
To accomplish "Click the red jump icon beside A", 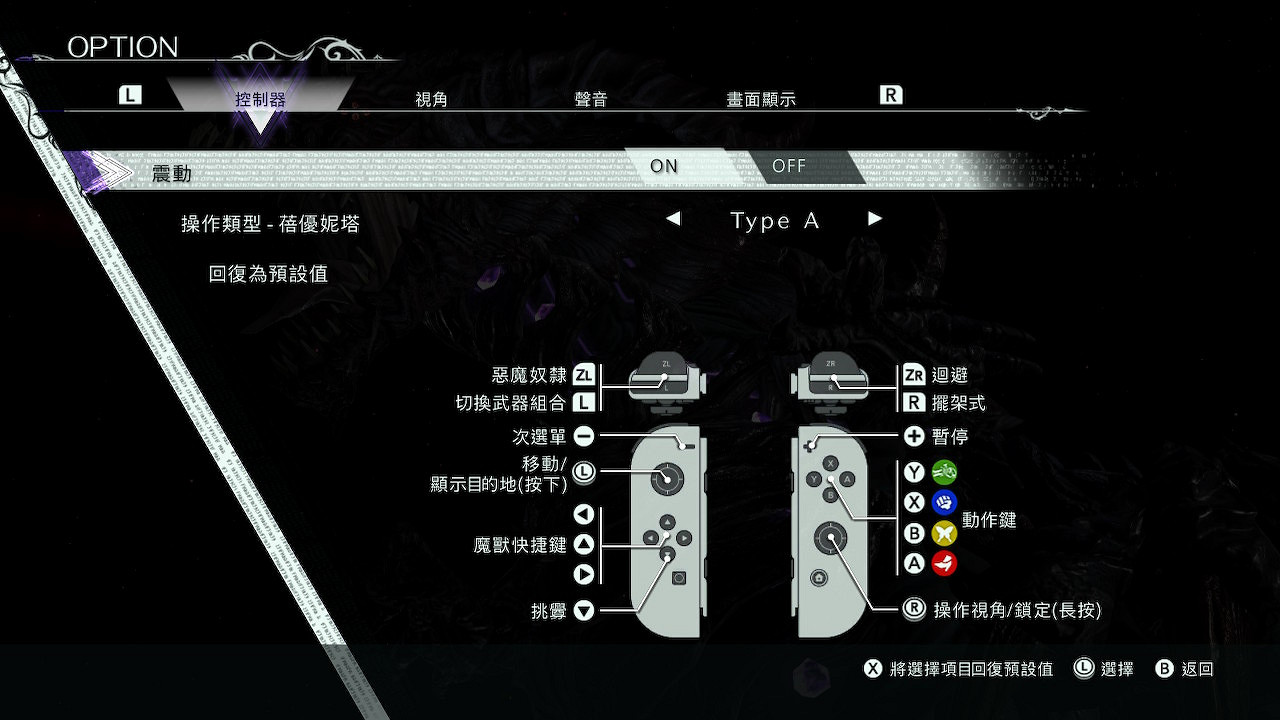I will 944,563.
